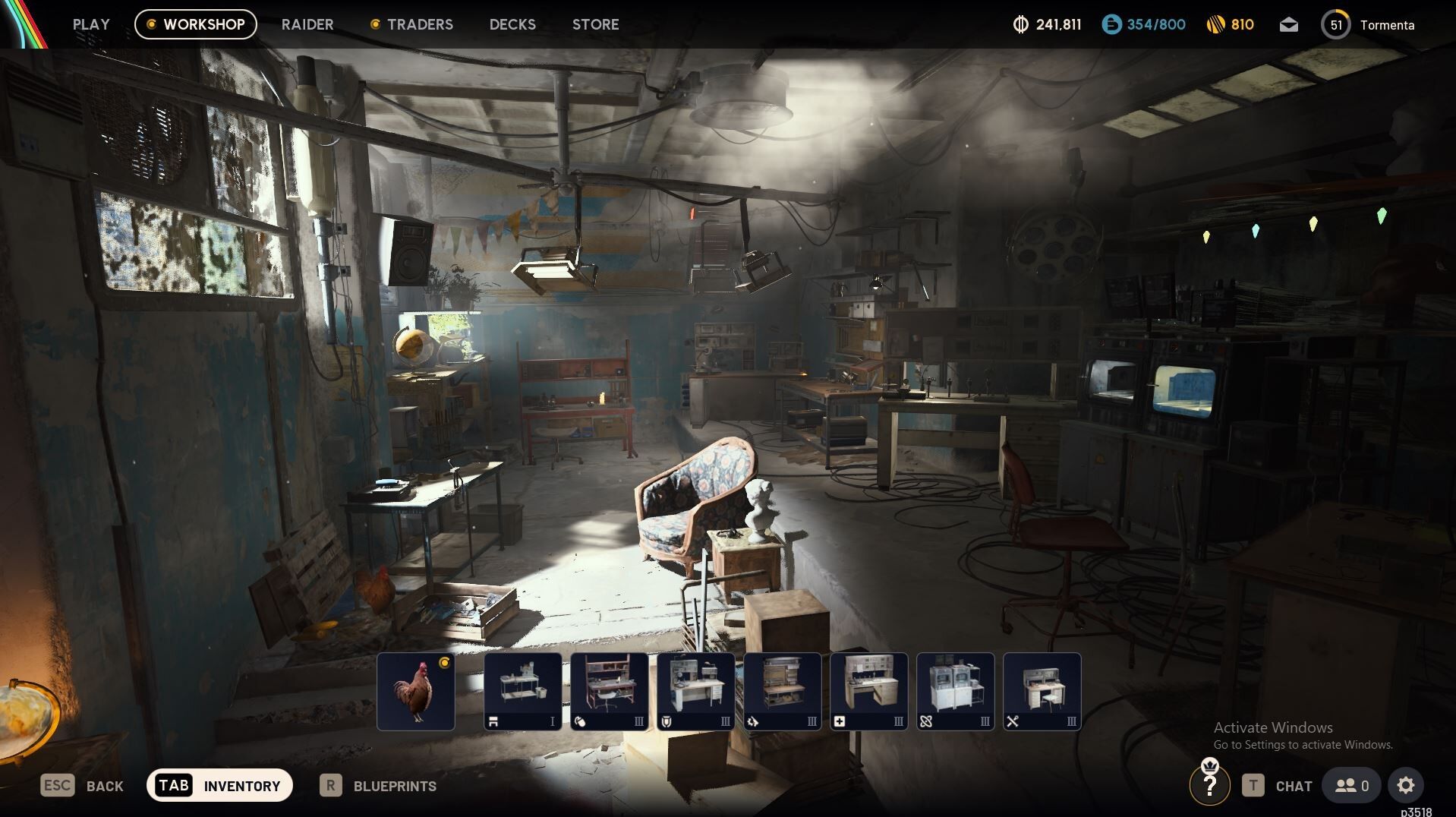The image size is (1456, 817).
Task: Open the INVENTORY panel
Action: point(219,786)
